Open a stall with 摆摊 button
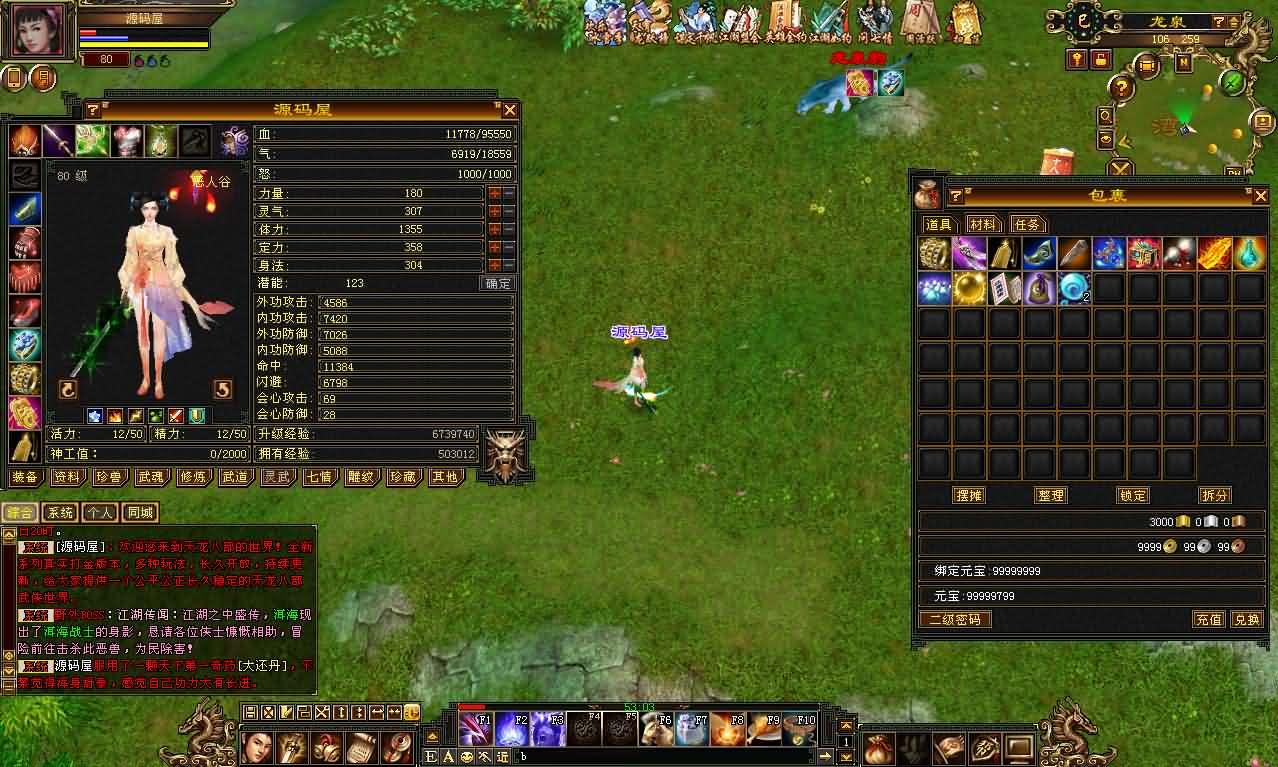 pyautogui.click(x=968, y=495)
